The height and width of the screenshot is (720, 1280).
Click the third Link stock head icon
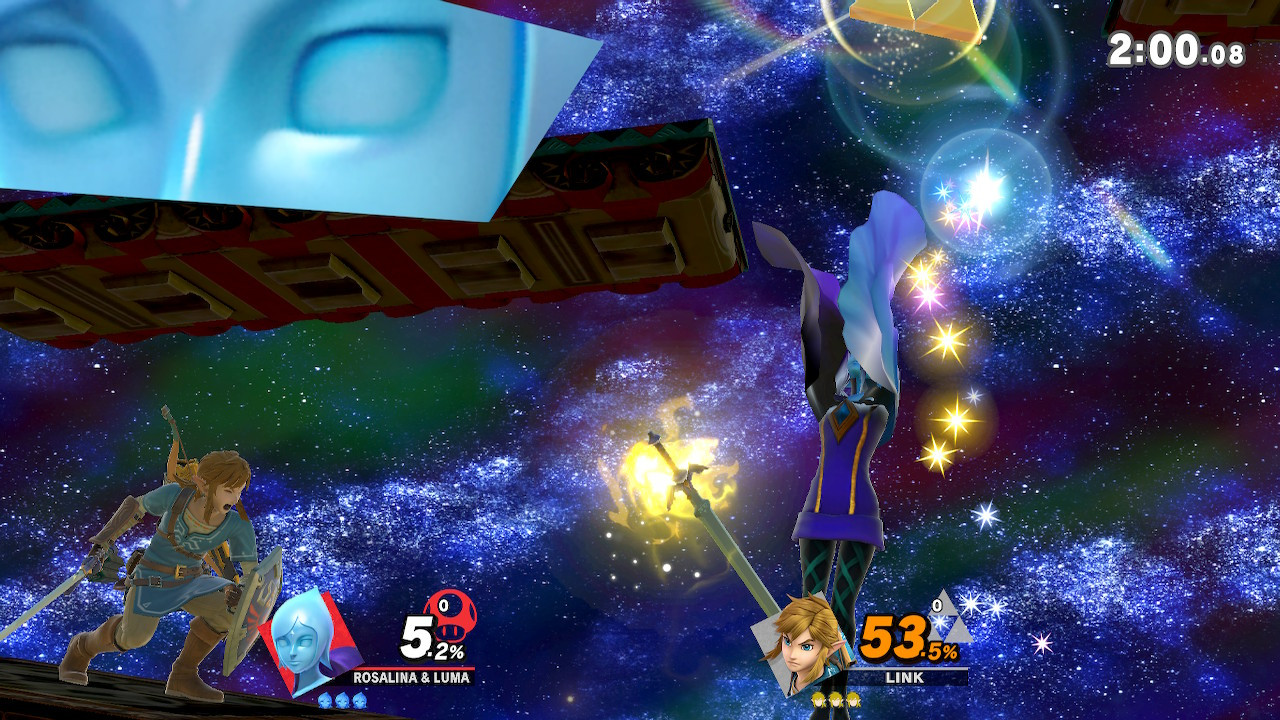pyautogui.click(x=852, y=701)
